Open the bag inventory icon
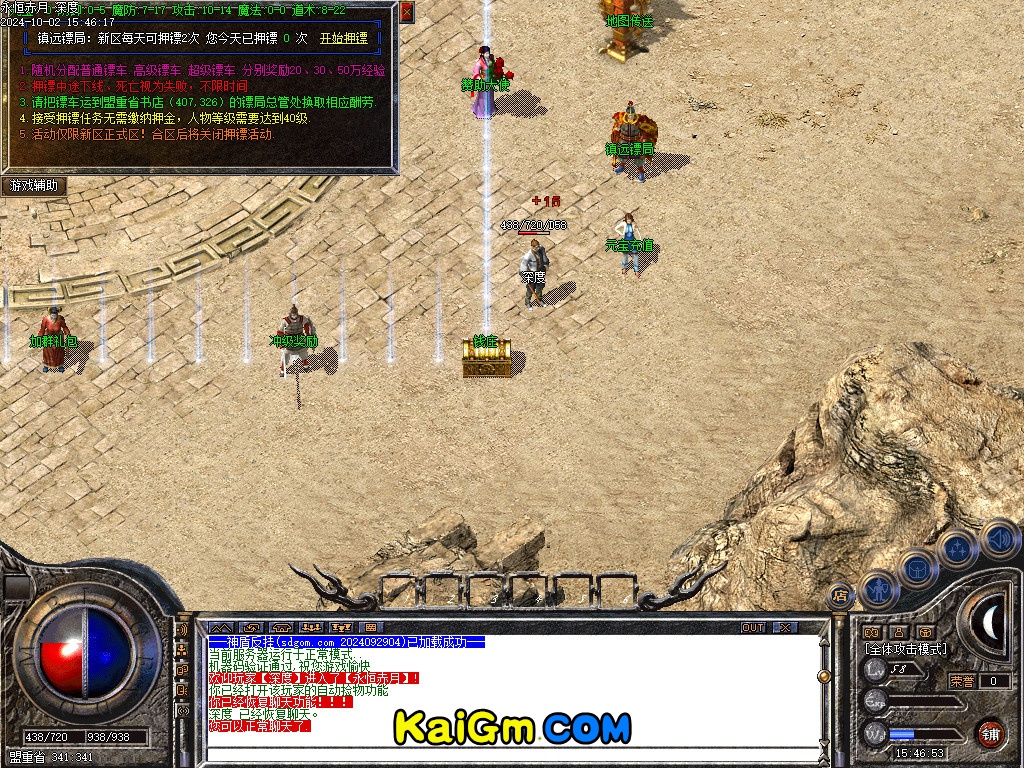Viewport: 1024px width, 768px height. [916, 568]
